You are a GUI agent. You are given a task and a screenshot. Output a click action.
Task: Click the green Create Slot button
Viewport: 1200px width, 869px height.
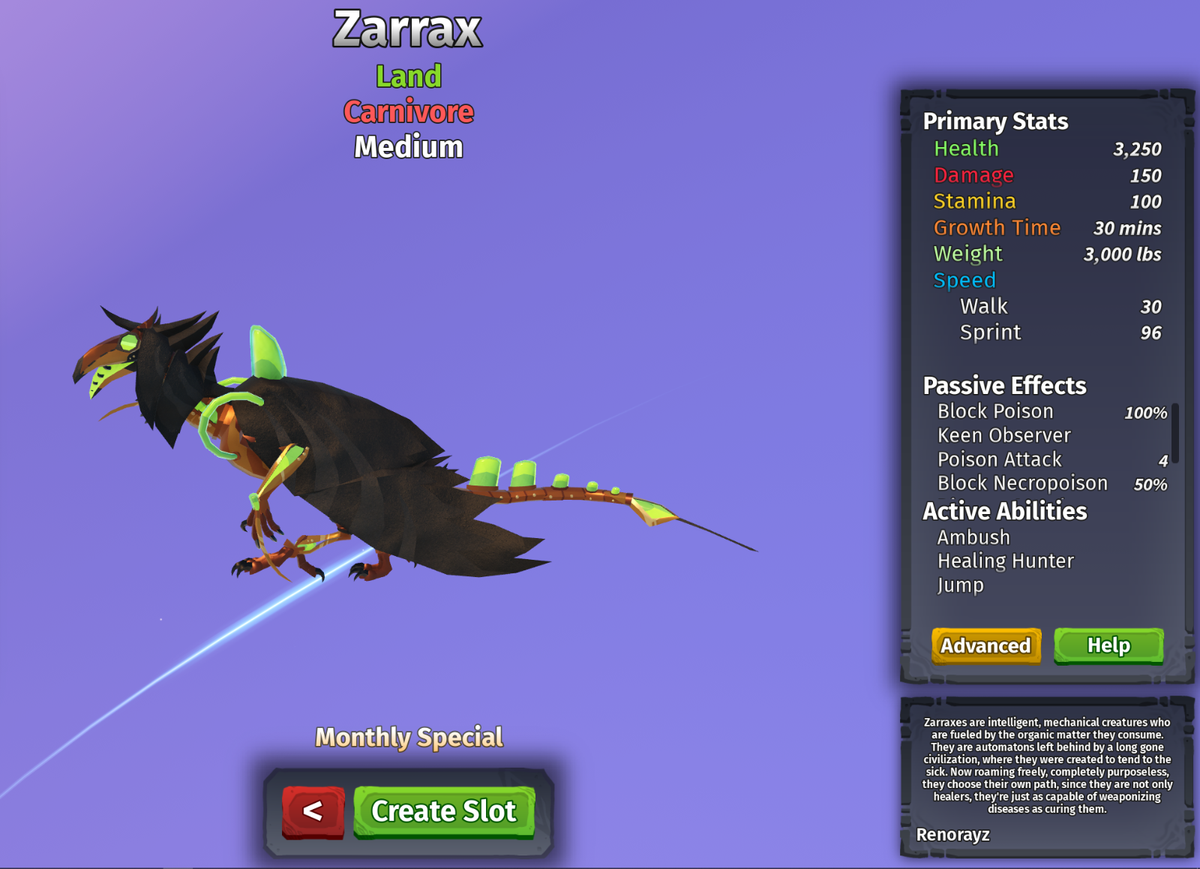[444, 811]
